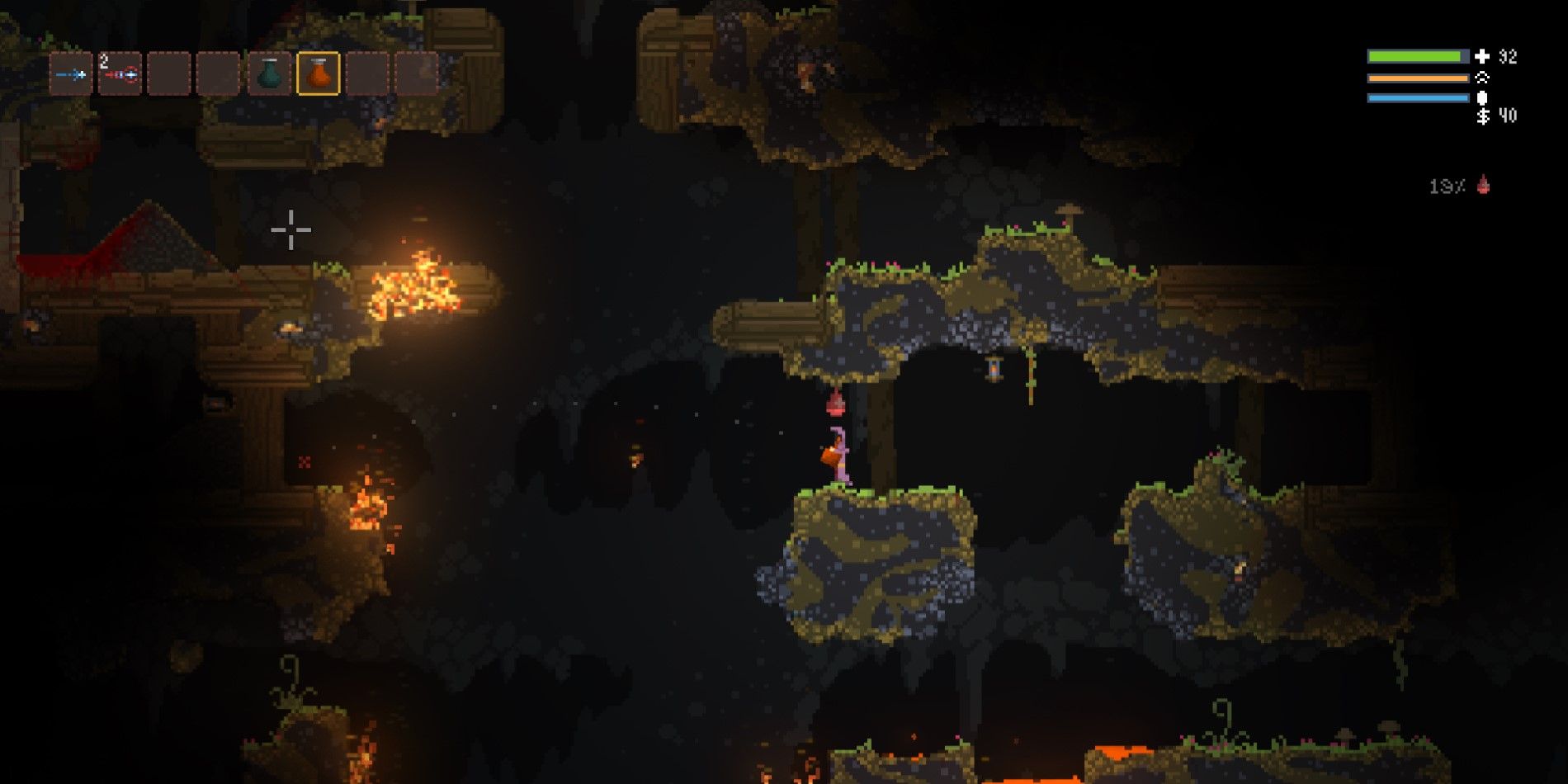Select the blue wand in the hotbar
Viewport: 1568px width, 784px height.
click(71, 74)
